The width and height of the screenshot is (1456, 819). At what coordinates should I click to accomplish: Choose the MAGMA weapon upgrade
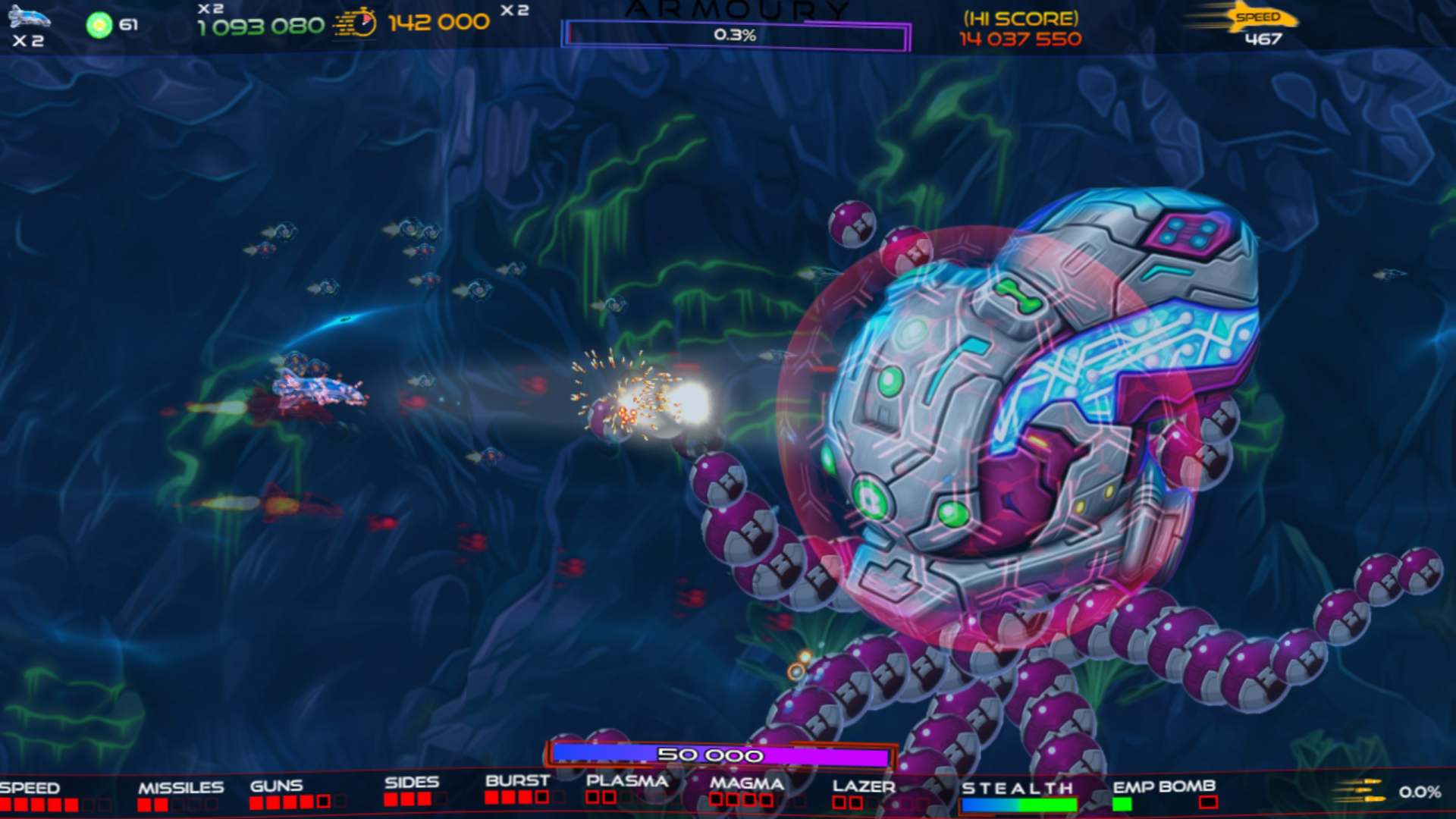coord(746,783)
